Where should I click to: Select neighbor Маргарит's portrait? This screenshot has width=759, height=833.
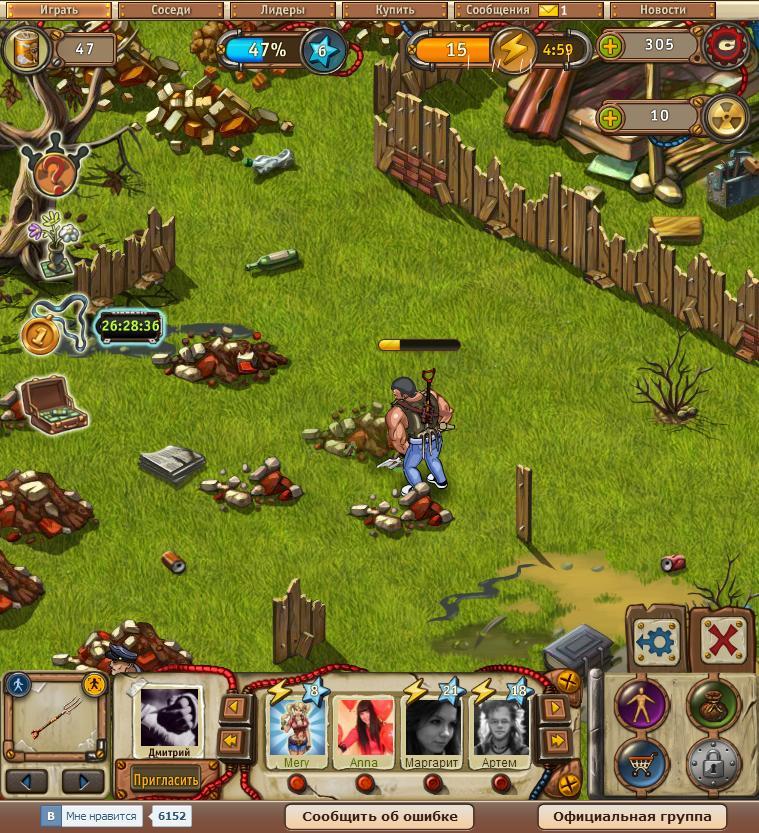pos(433,727)
